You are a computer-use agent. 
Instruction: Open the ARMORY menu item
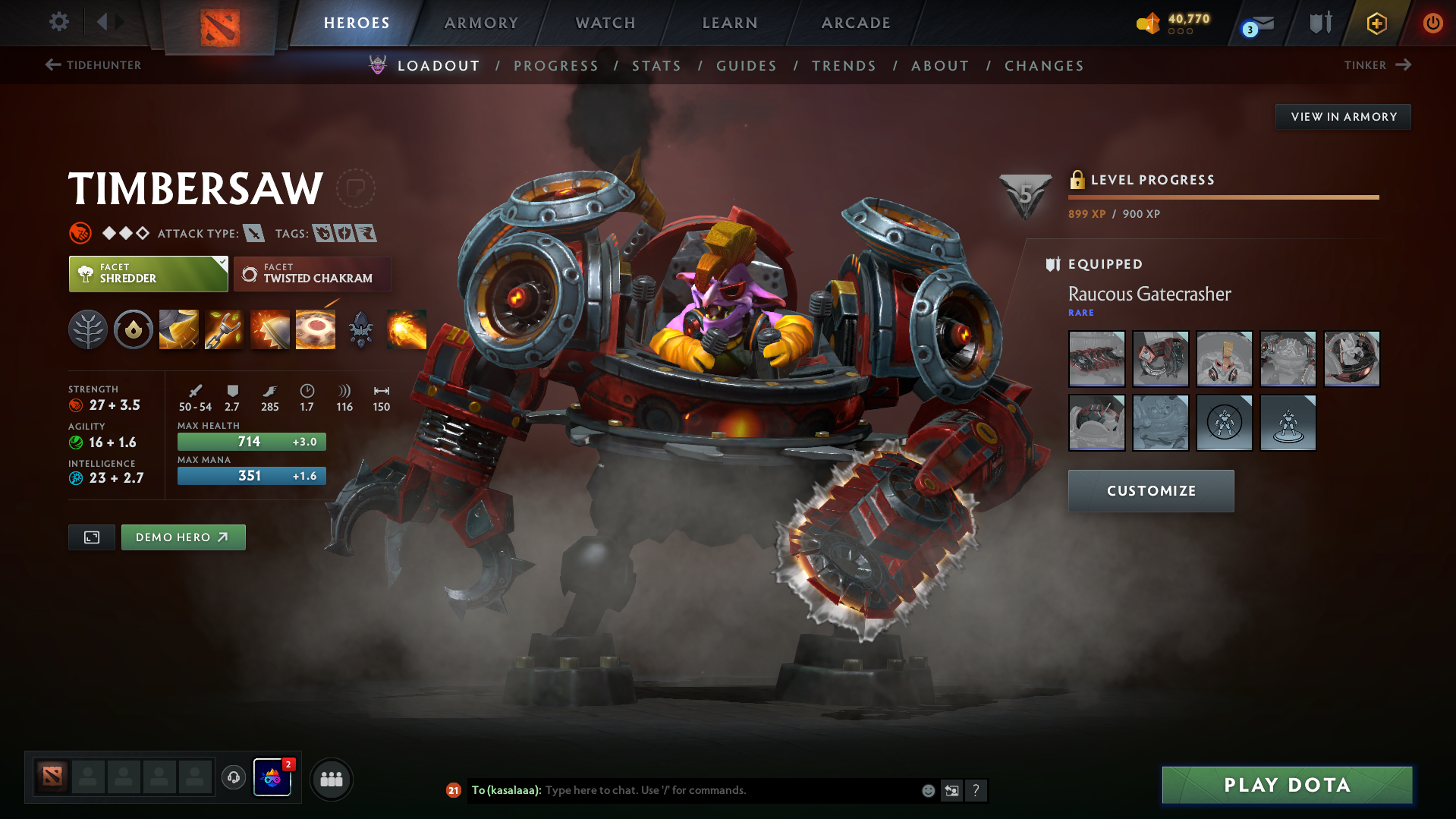481,23
